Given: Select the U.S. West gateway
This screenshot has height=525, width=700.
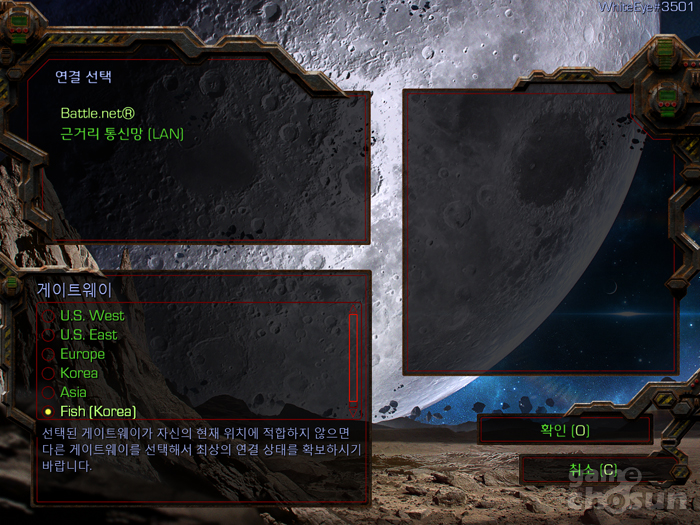Looking at the screenshot, I should point(92,316).
